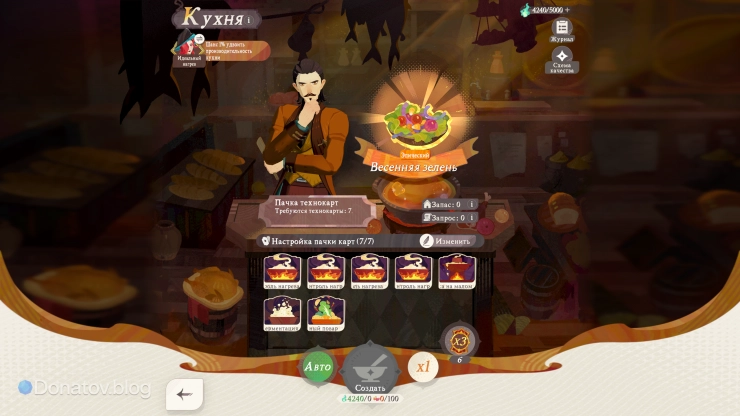Toggle the green Авто button
The width and height of the screenshot is (740, 416).
317,367
